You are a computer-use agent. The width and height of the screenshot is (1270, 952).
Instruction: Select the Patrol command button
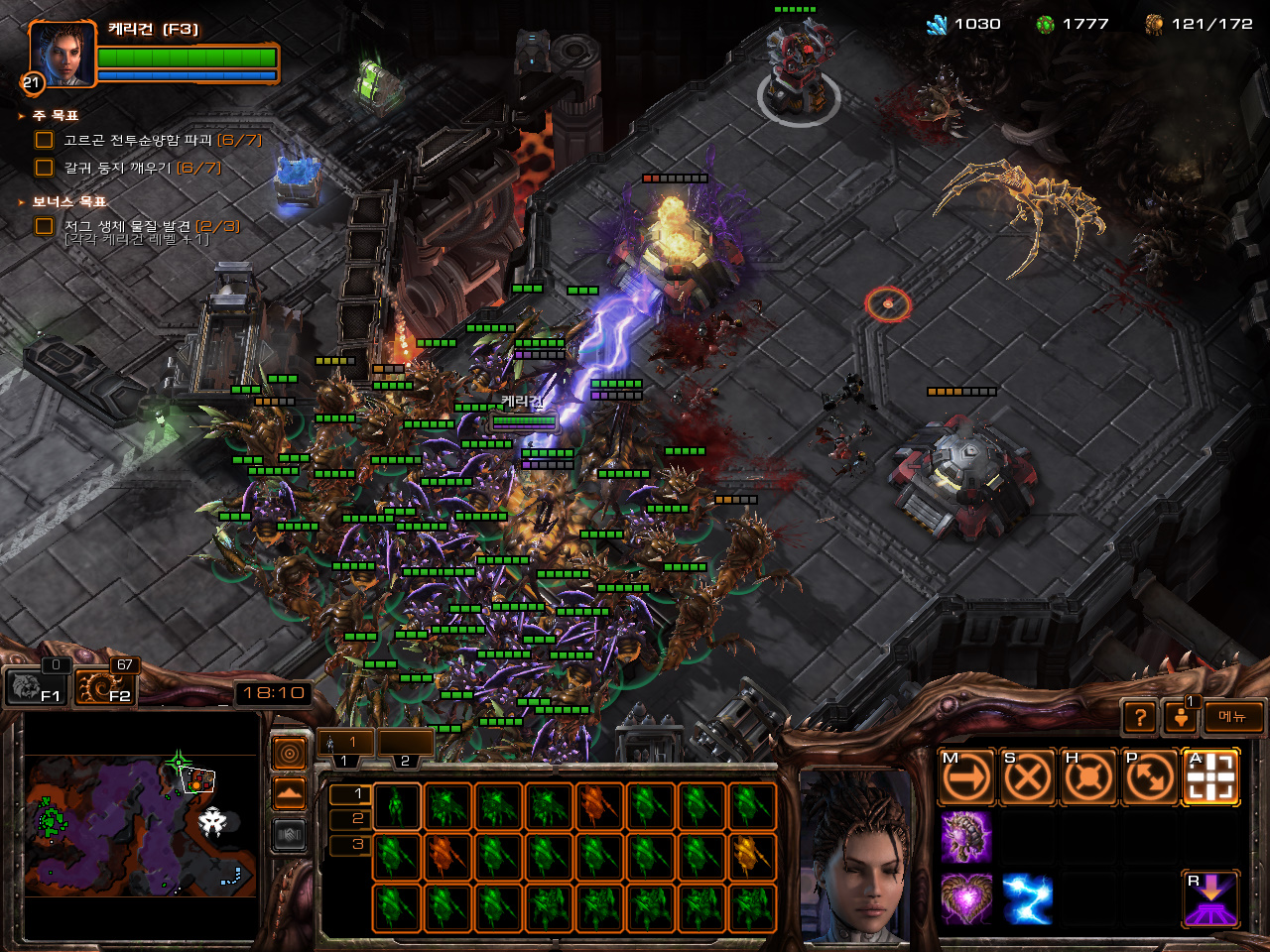tap(1150, 777)
